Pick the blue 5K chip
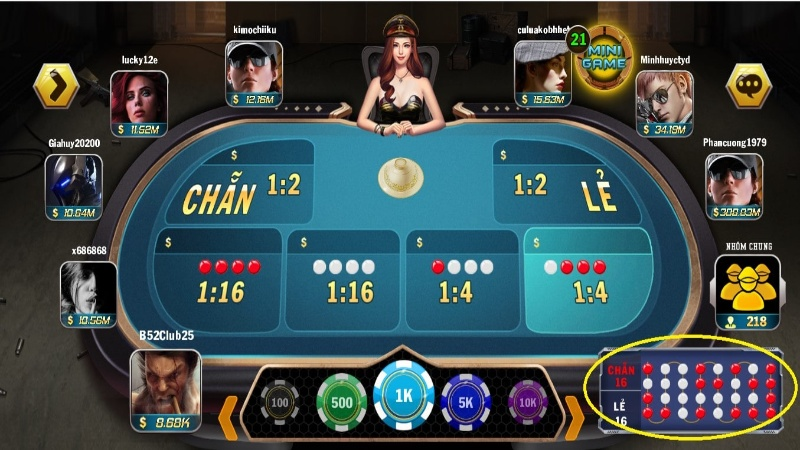 (x=467, y=402)
